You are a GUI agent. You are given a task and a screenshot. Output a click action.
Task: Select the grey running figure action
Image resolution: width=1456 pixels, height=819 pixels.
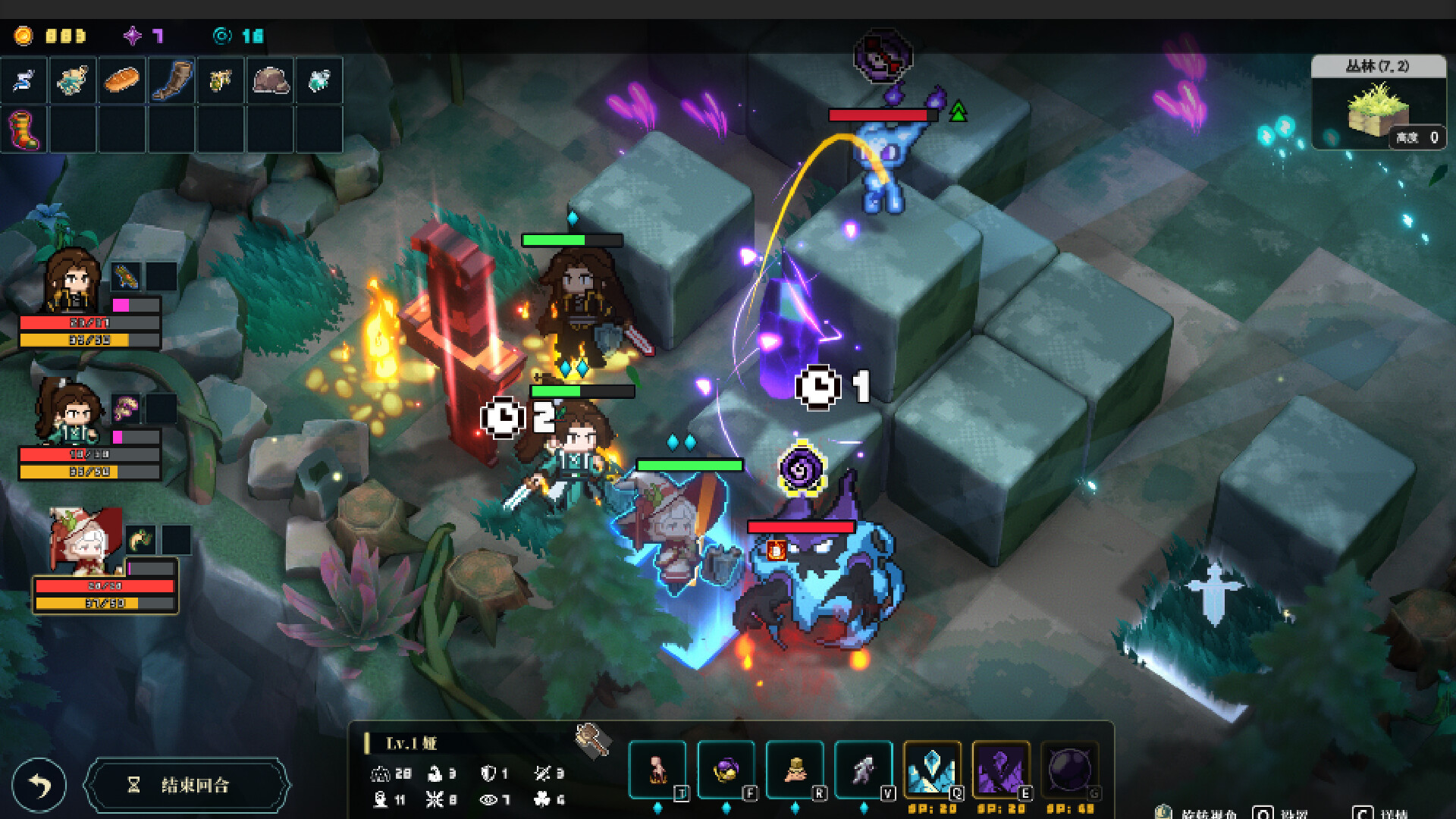pos(863,769)
